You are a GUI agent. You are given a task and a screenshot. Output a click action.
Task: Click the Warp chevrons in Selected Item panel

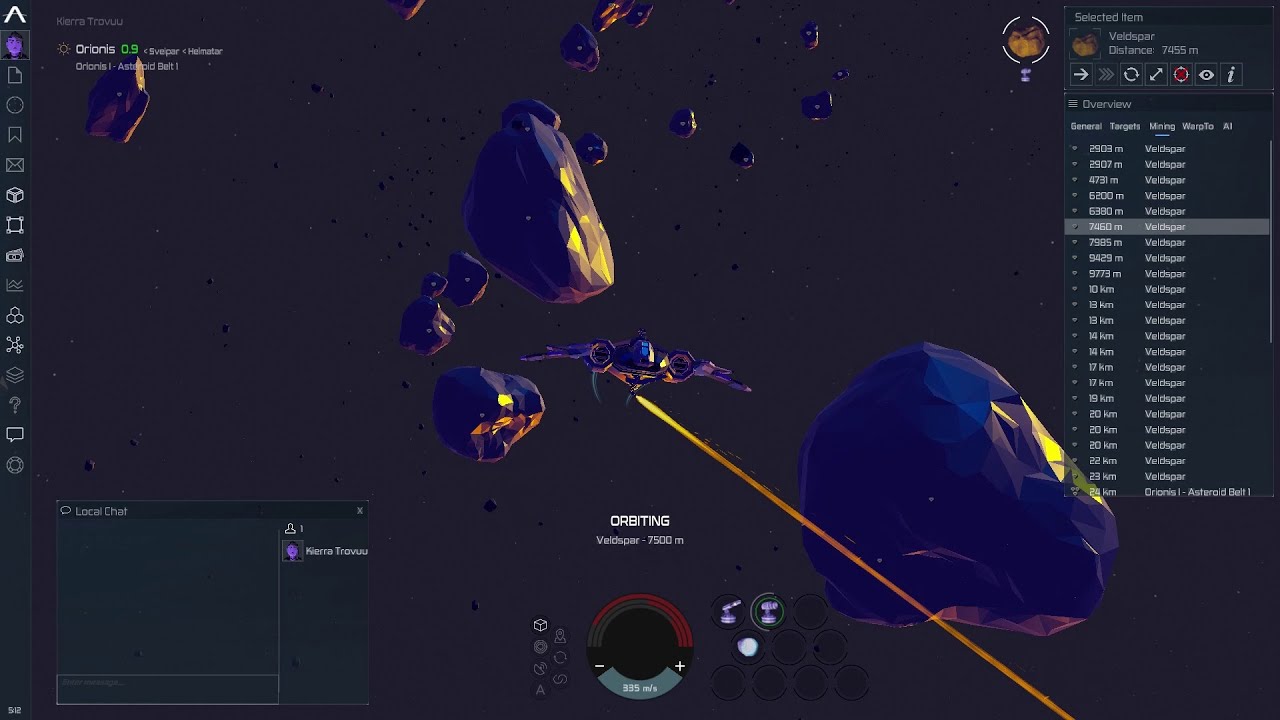[1105, 74]
